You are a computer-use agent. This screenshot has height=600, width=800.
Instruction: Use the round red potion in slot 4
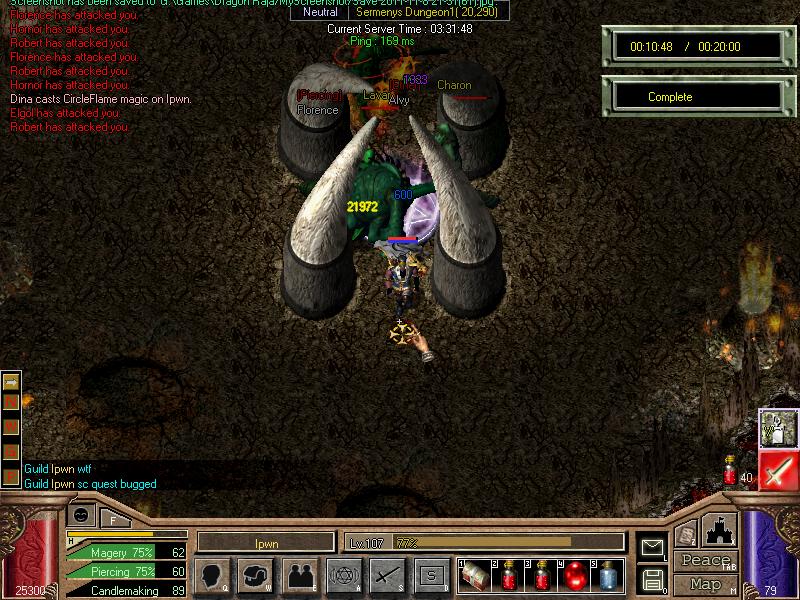point(576,575)
